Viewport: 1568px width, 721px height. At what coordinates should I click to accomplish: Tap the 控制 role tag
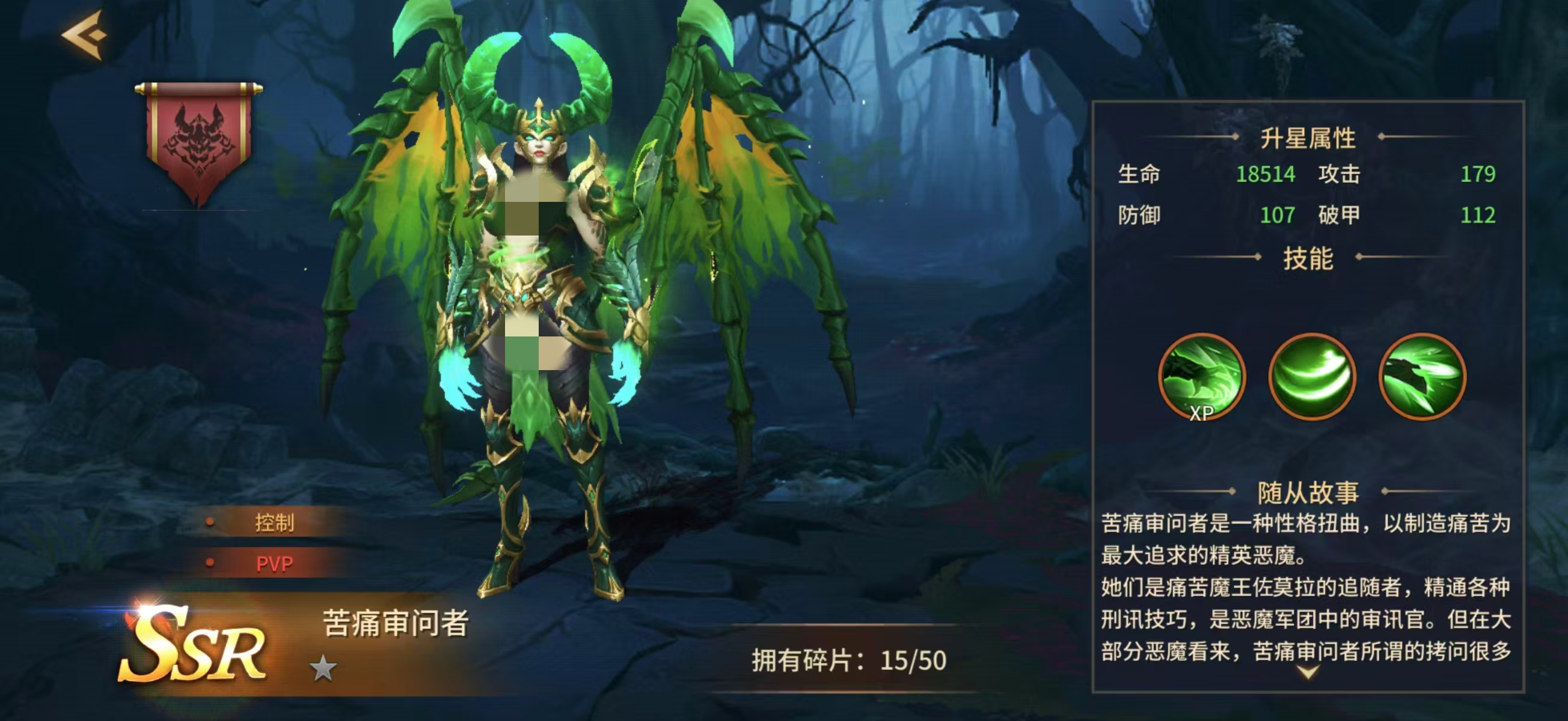[274, 523]
